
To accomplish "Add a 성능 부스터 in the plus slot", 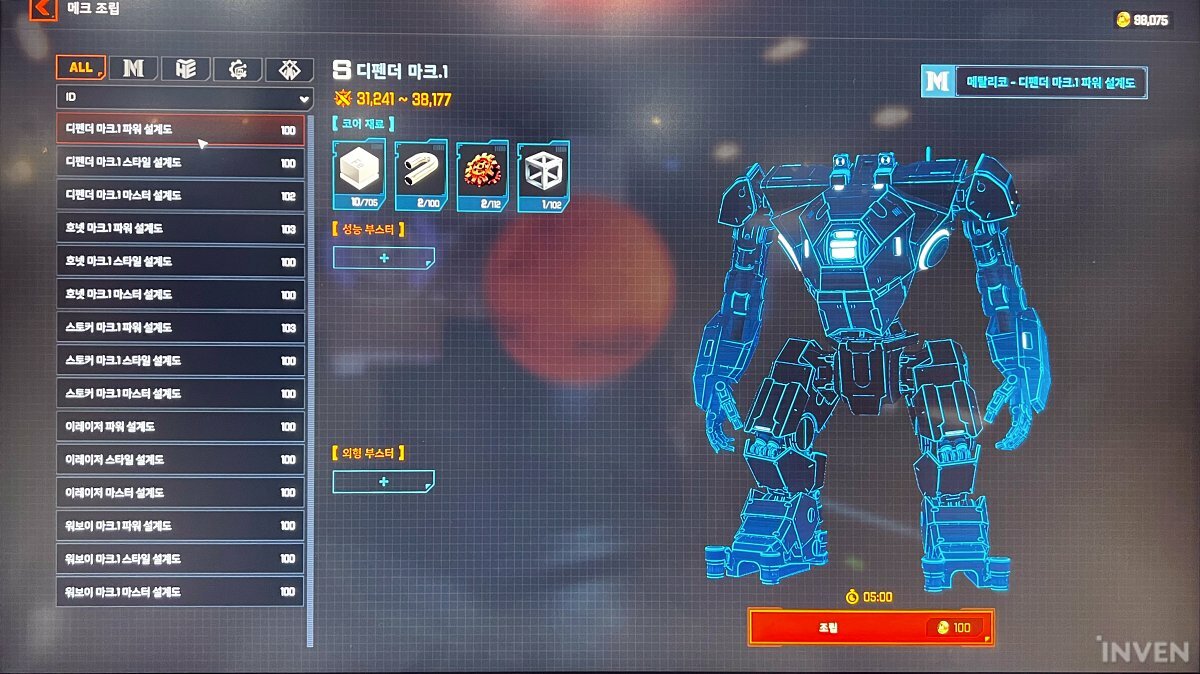I will 384,258.
